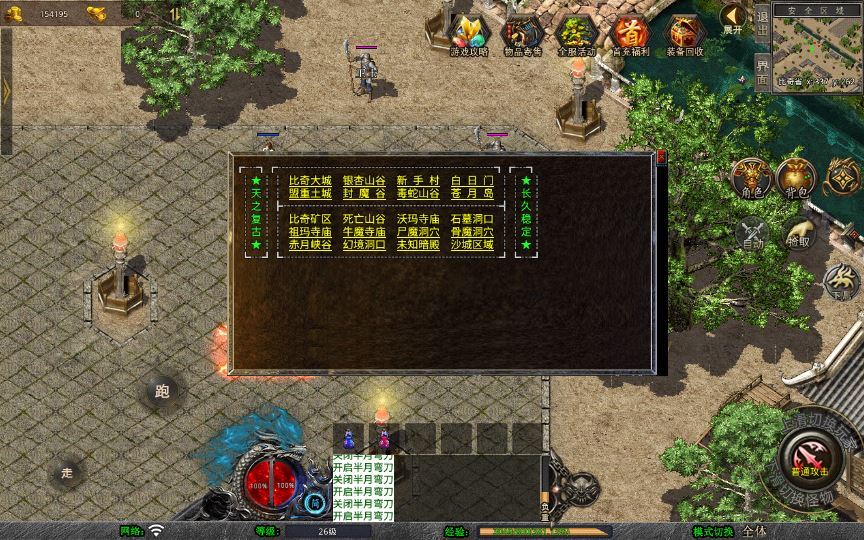Go to 苍月岛 via the teleport list
Viewport: 864px width, 540px height.
(472, 193)
